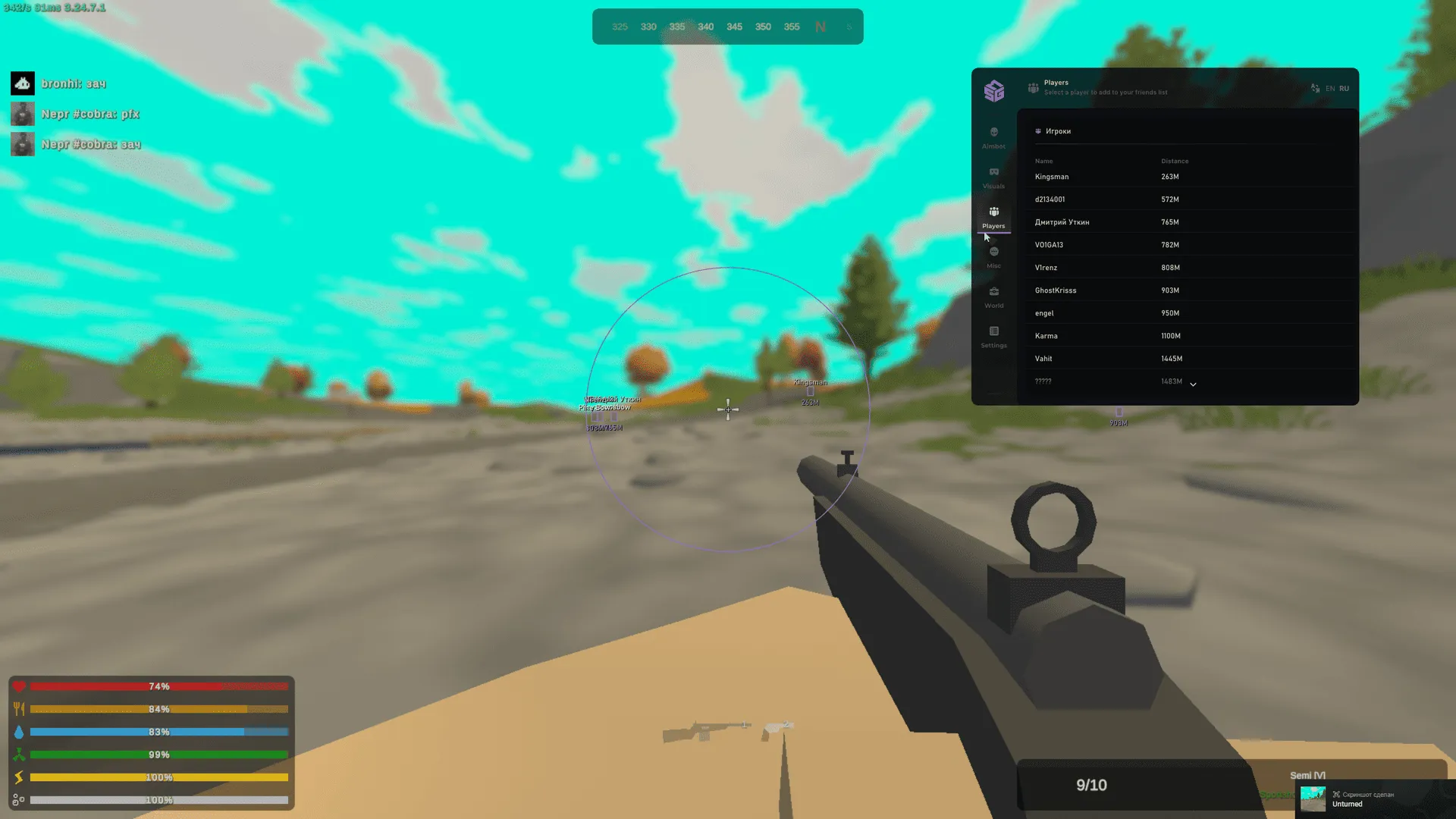Expand the hidden player row with the chevron
1456x819 pixels.
click(1193, 384)
